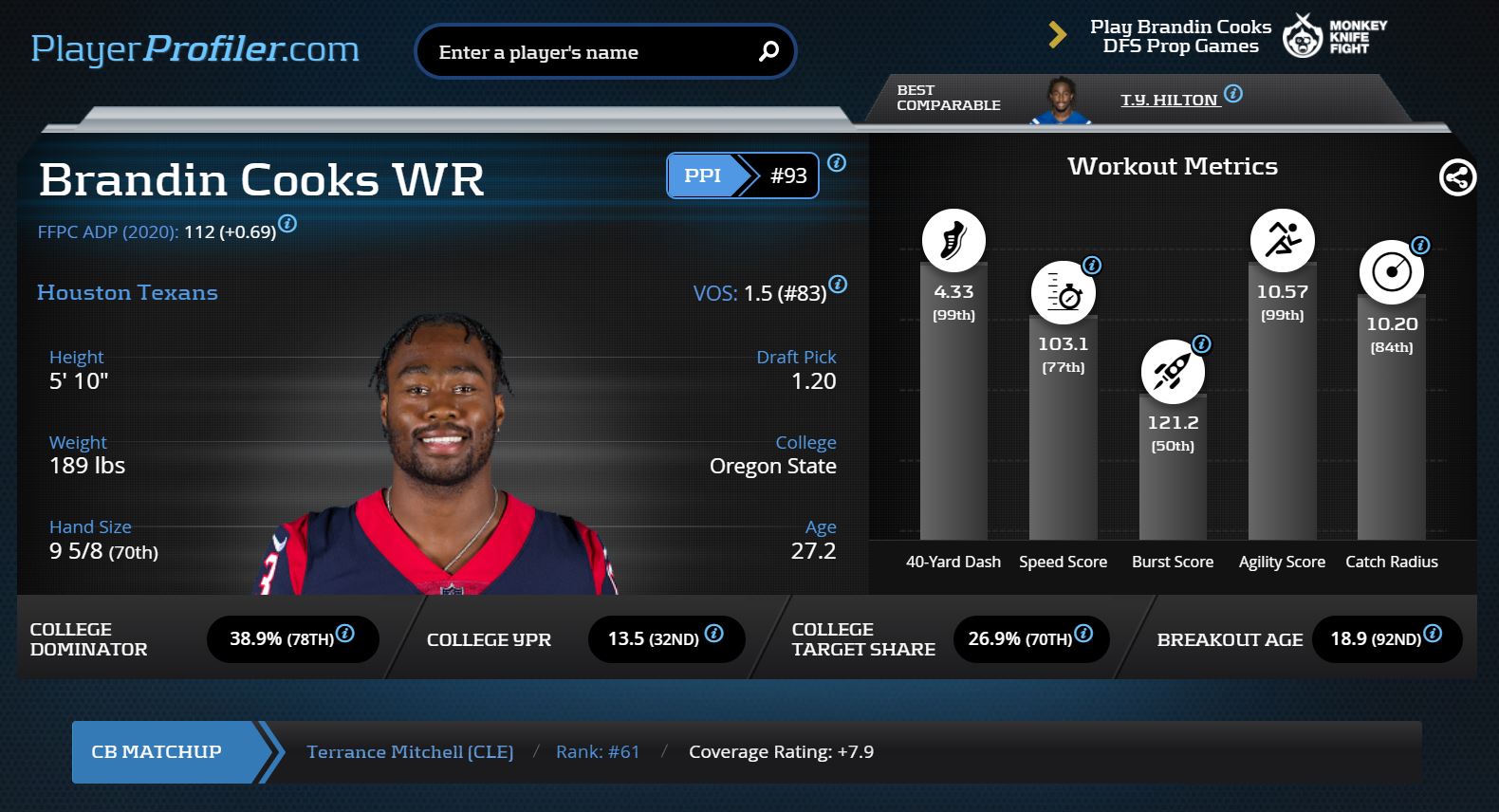Open the Play Brandin Cooks DFS Prop Games link

coord(1180,37)
